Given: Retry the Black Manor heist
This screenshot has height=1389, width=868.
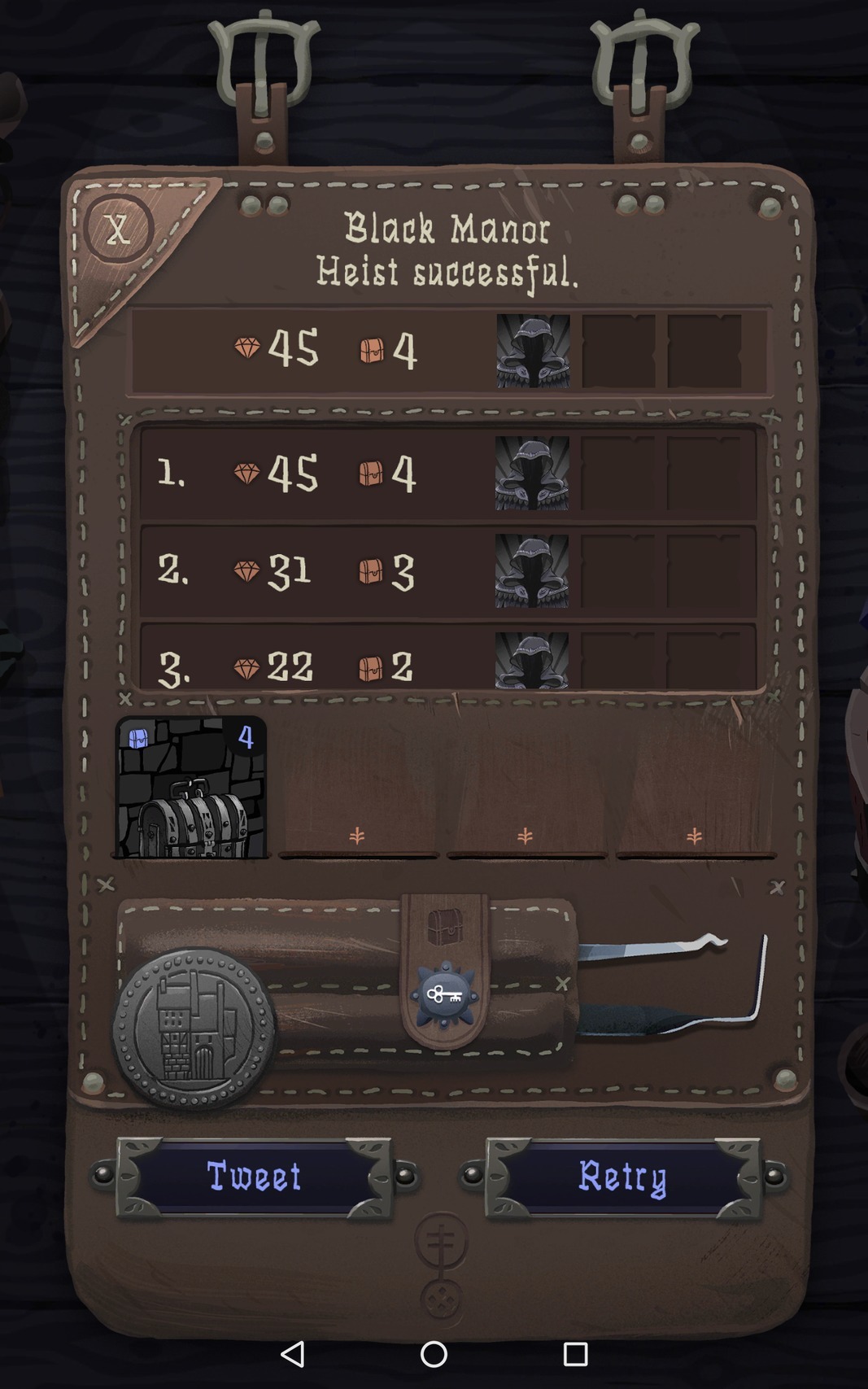Looking at the screenshot, I should [x=623, y=1177].
